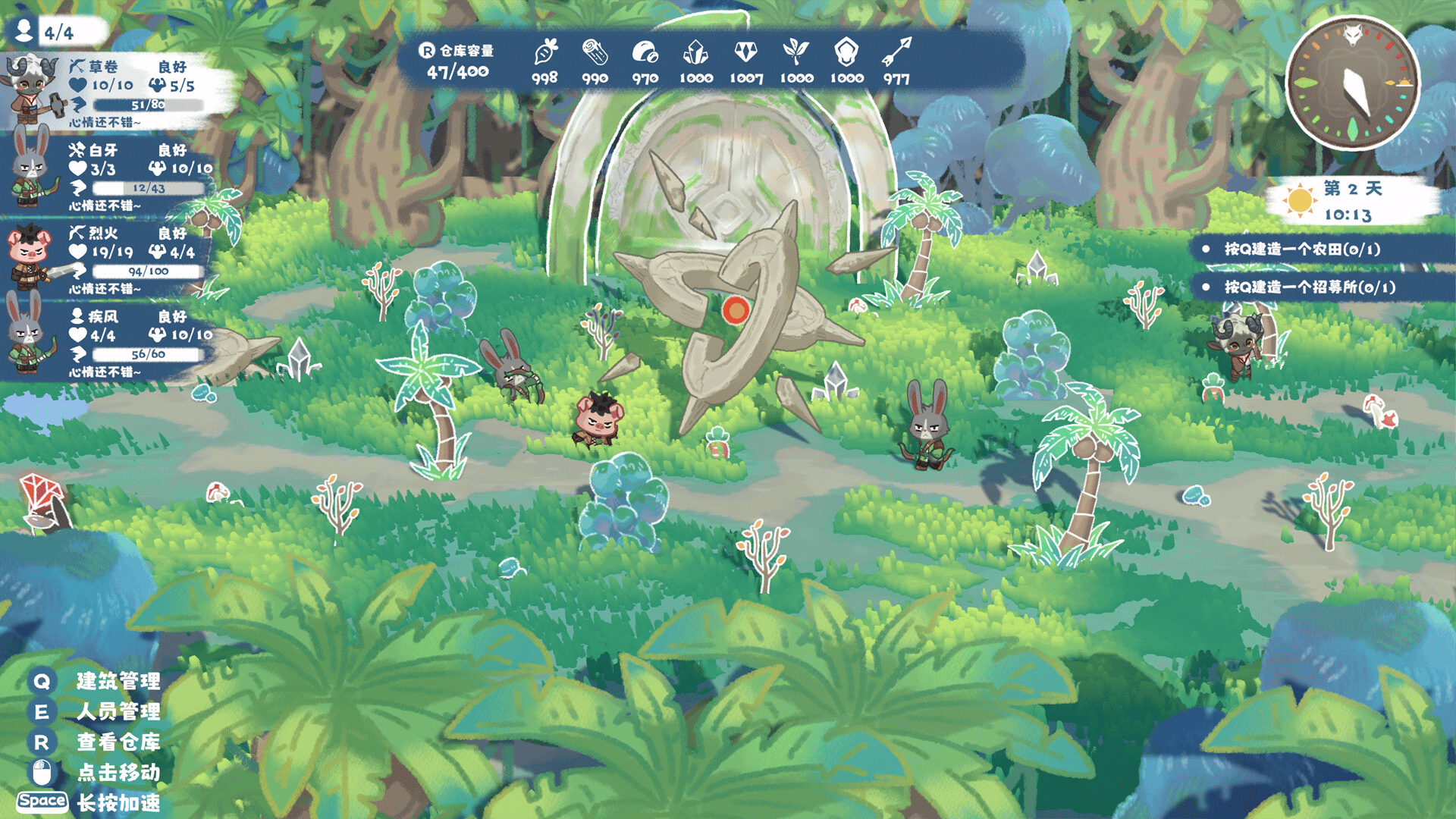Select the rabbit character 白牙 card

tap(114, 174)
